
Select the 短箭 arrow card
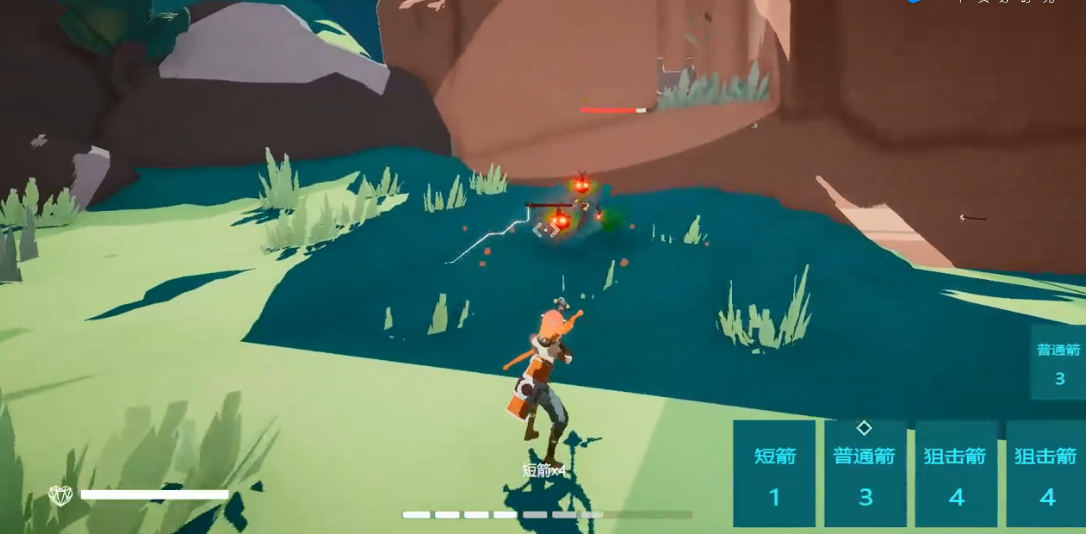click(x=774, y=474)
